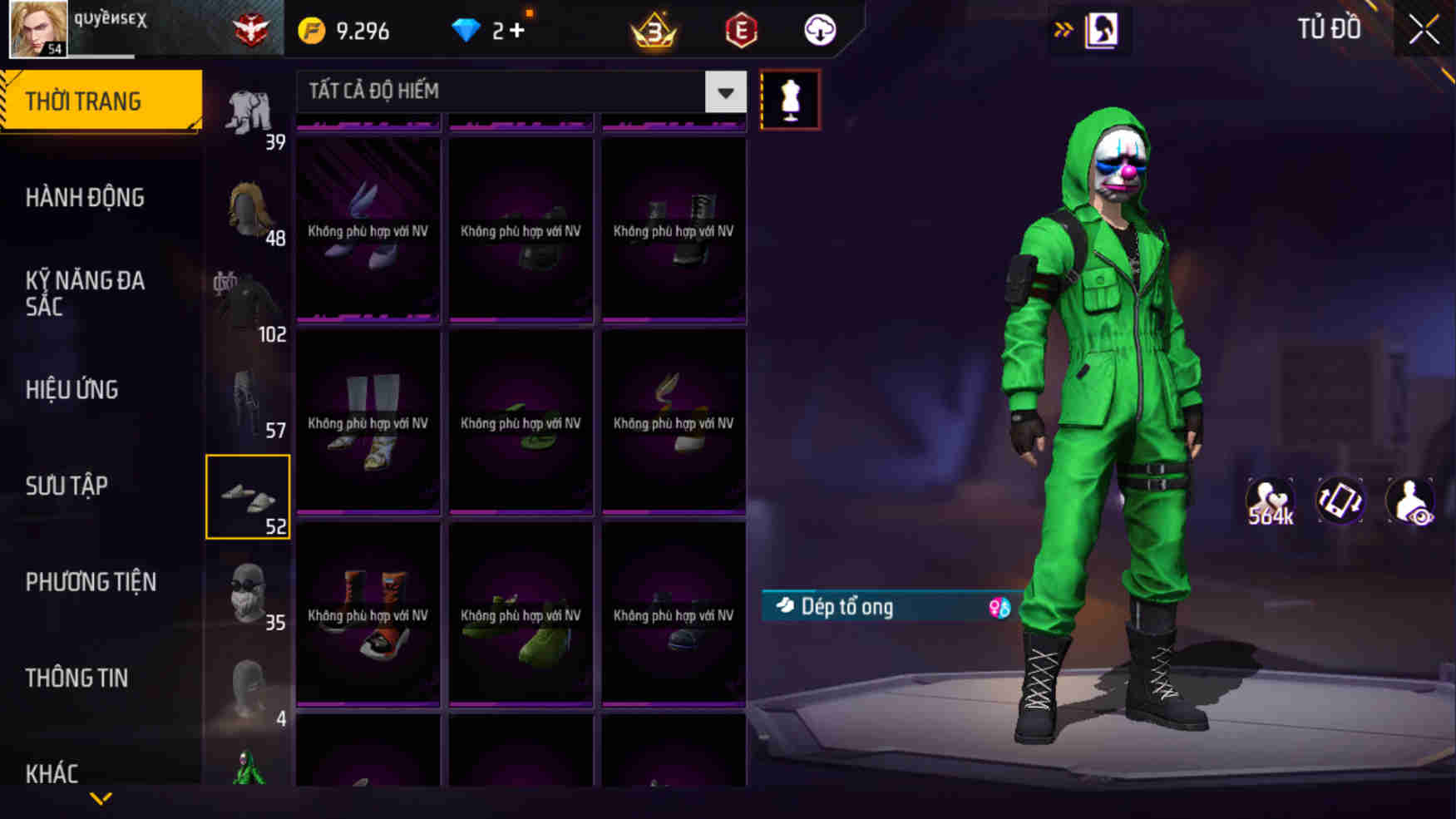The height and width of the screenshot is (819, 1456).
Task: Select the mannequin icon next to the filter
Action: [791, 99]
